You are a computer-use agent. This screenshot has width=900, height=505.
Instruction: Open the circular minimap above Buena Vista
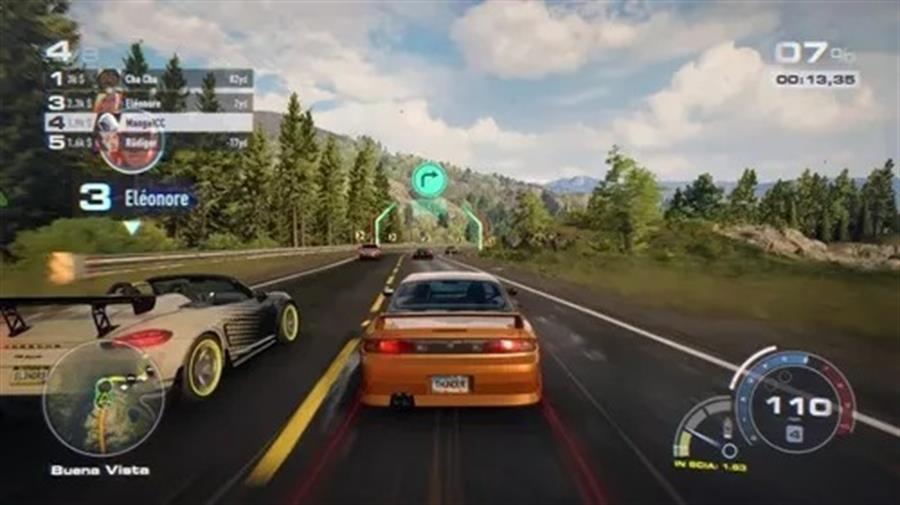(103, 398)
